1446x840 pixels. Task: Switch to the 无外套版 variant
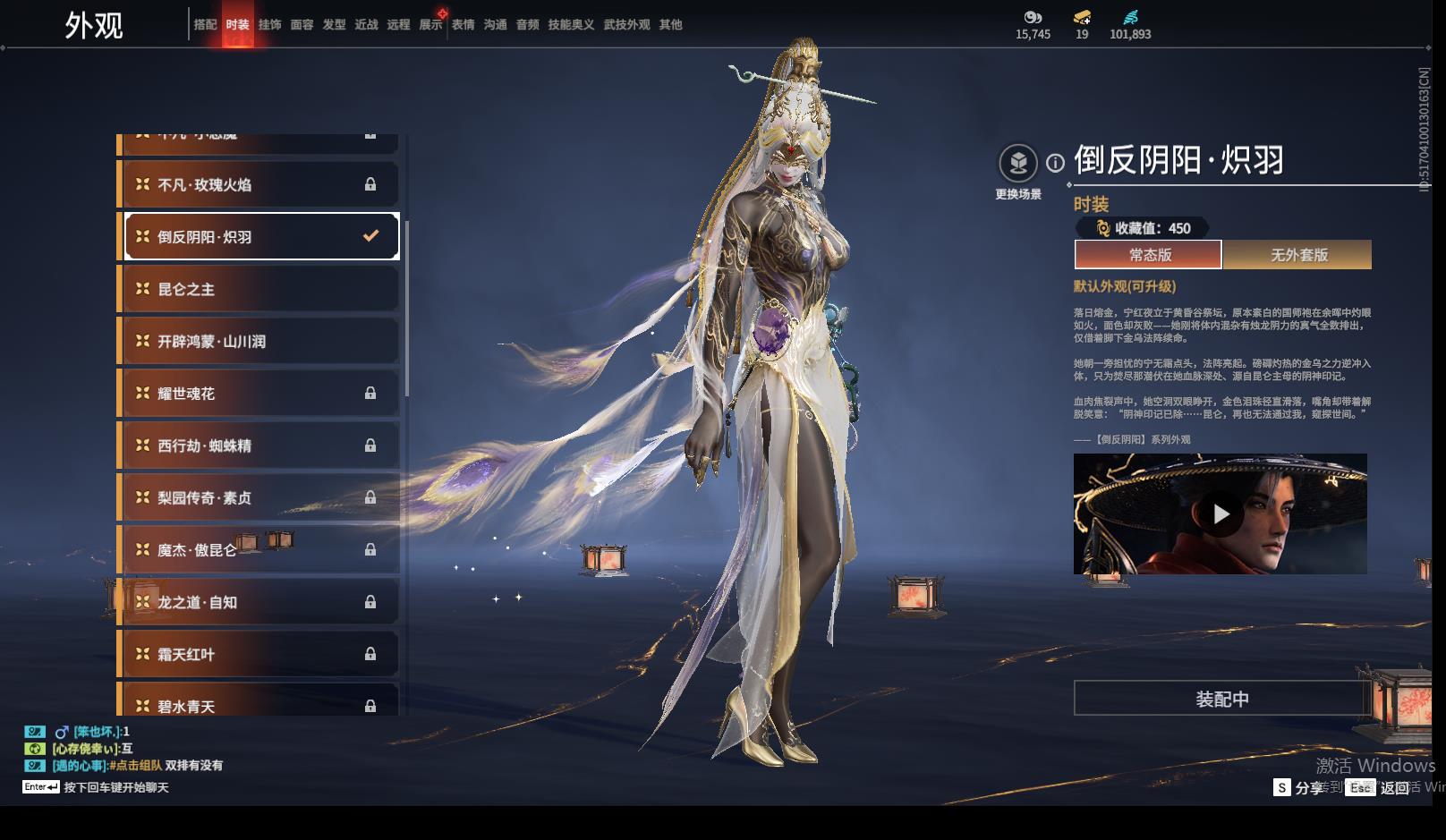coord(1298,255)
